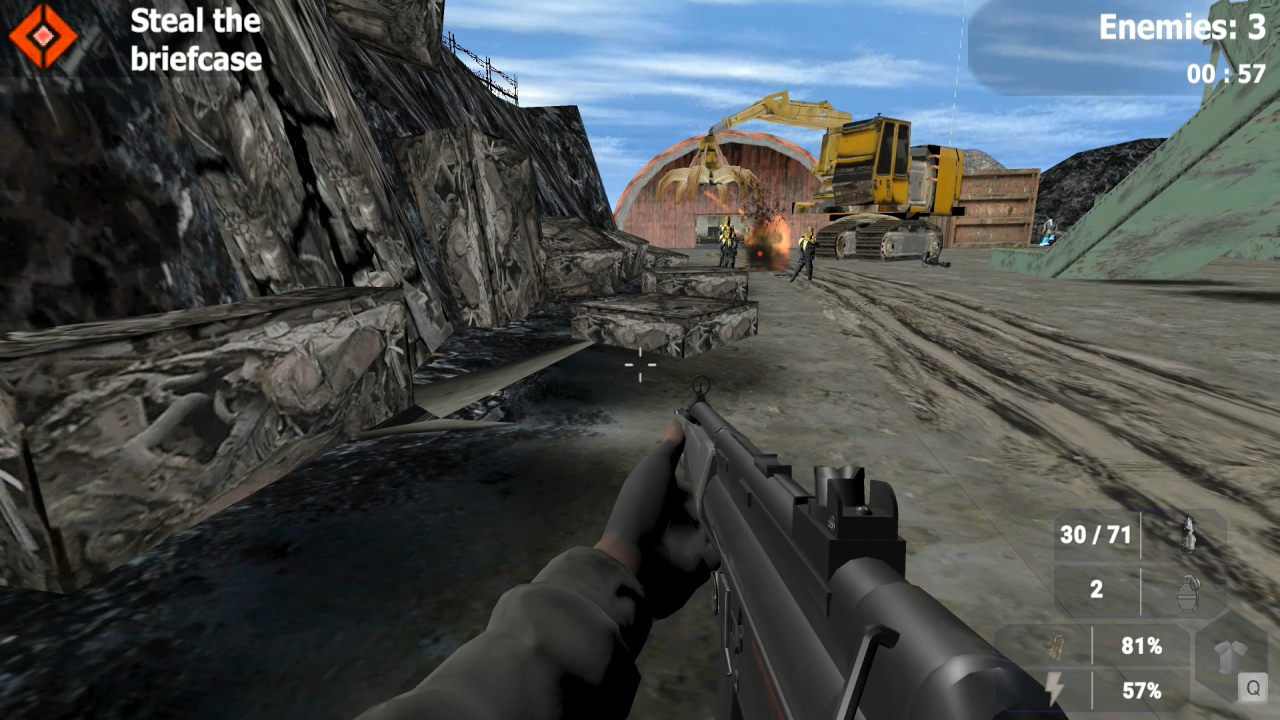
Task: Select the mission objective header
Action: (x=196, y=40)
